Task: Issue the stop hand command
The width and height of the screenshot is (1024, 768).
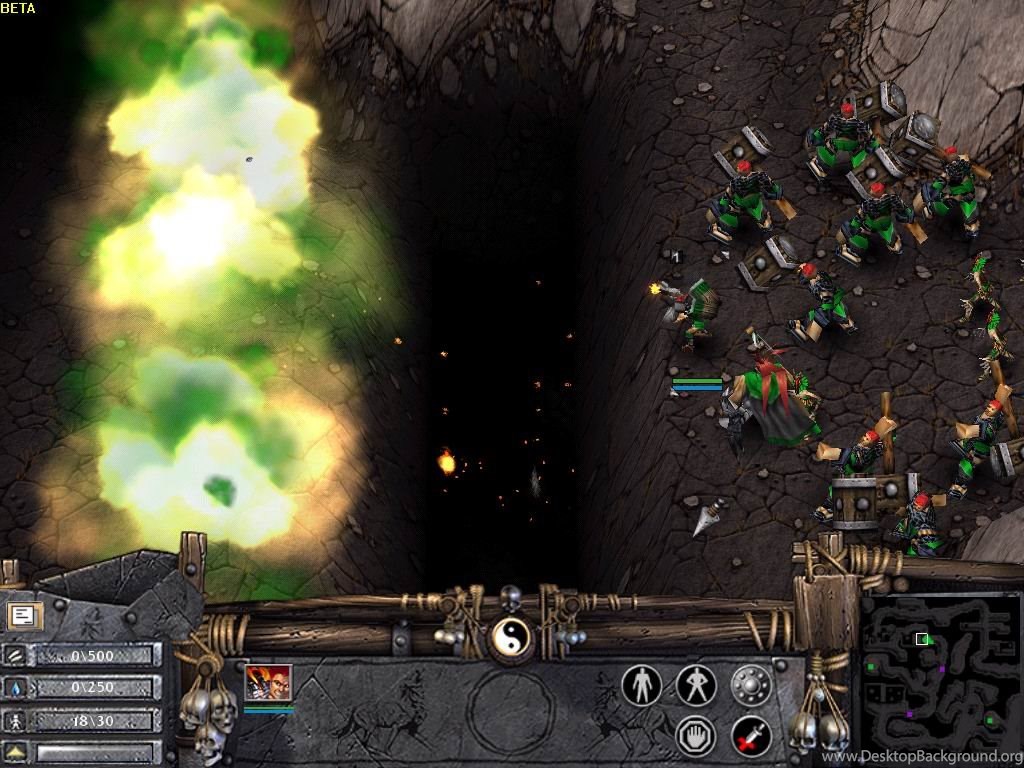Action: pyautogui.click(x=696, y=736)
